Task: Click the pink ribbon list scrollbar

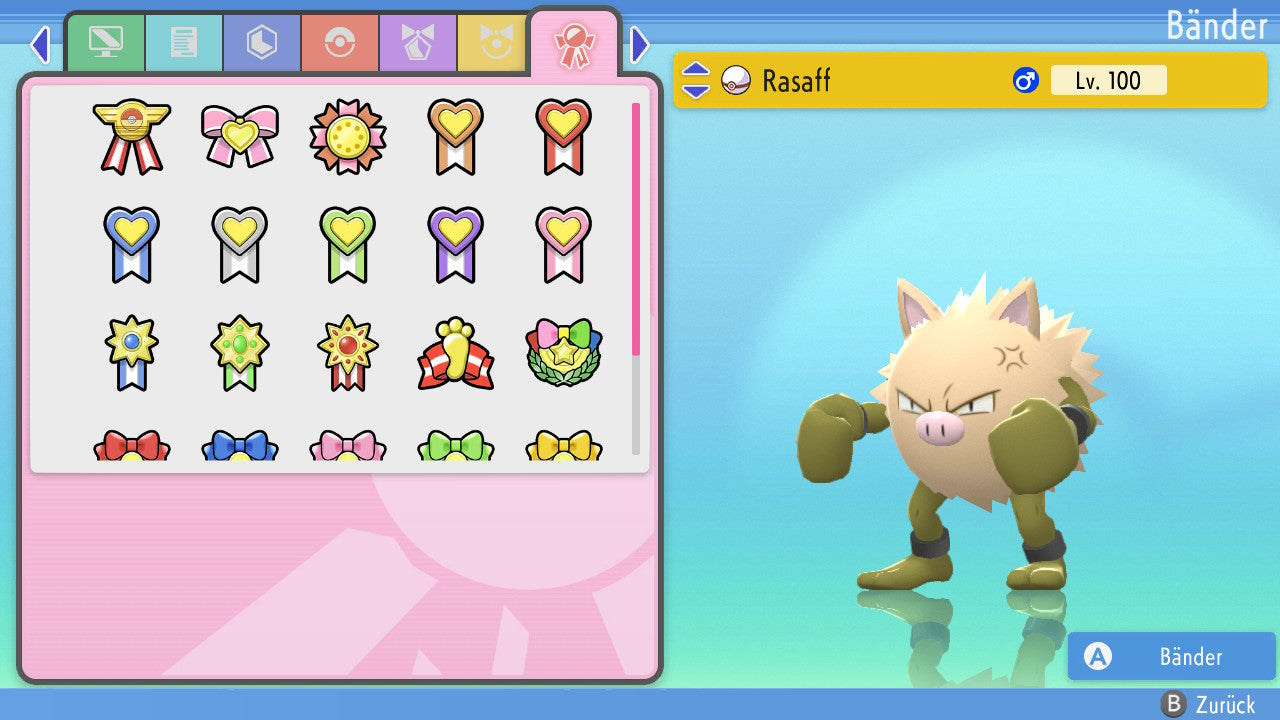Action: point(636,228)
